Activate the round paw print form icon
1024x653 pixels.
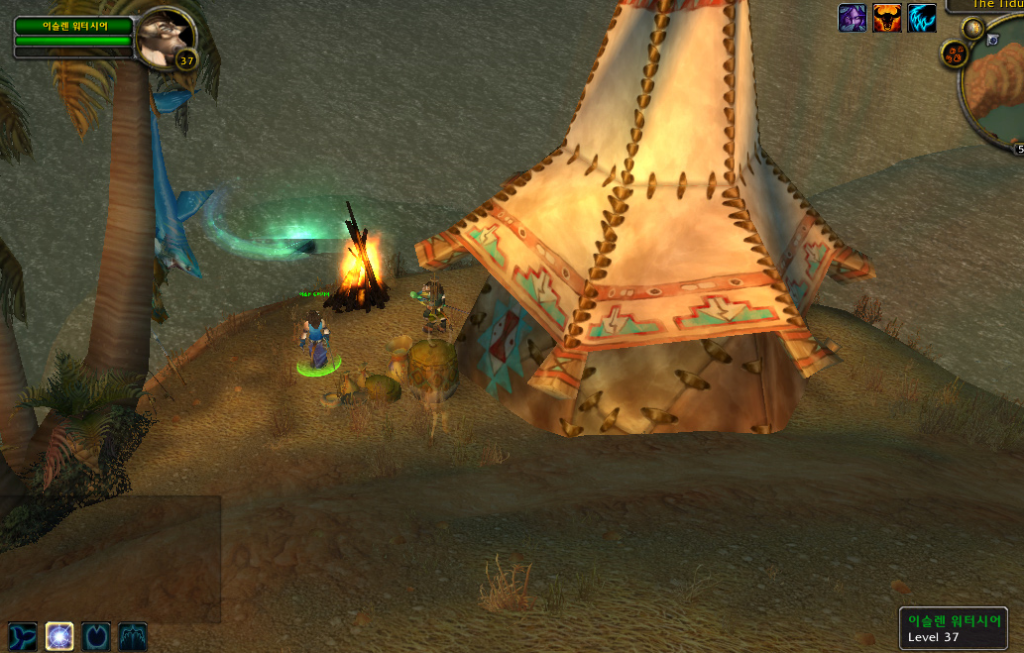pos(96,636)
